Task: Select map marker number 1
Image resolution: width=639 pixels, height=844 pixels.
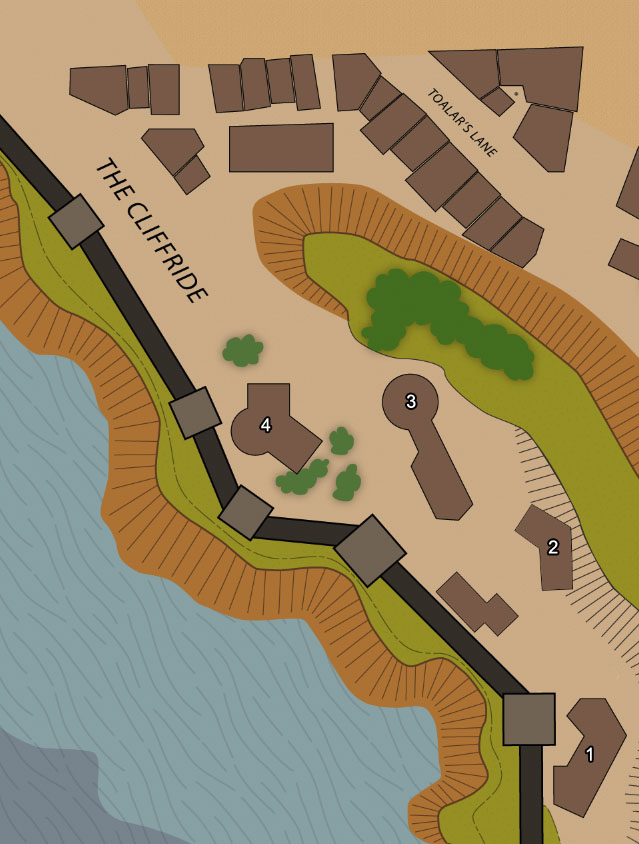Action: tap(589, 755)
